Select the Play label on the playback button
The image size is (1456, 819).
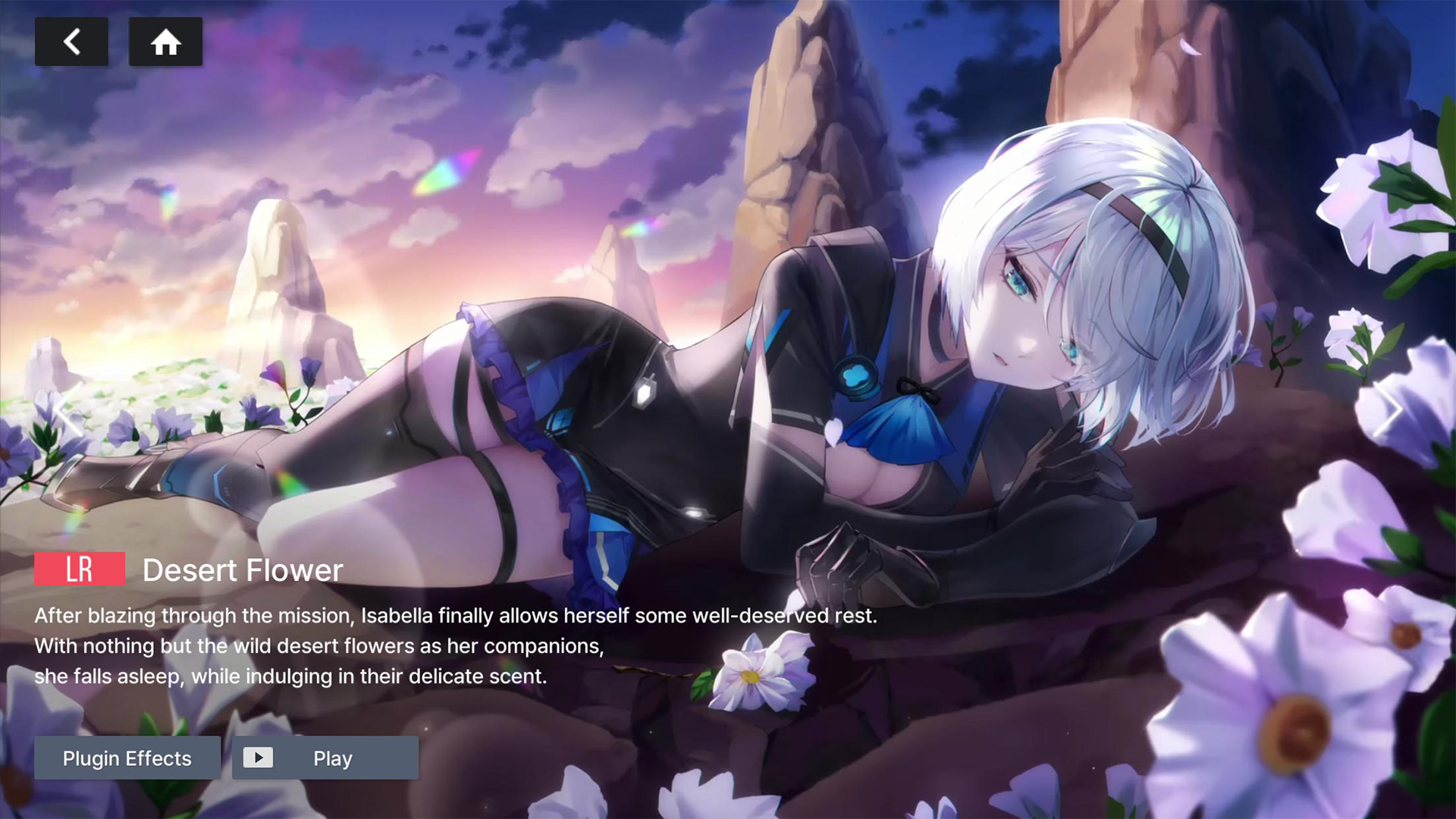tap(331, 758)
